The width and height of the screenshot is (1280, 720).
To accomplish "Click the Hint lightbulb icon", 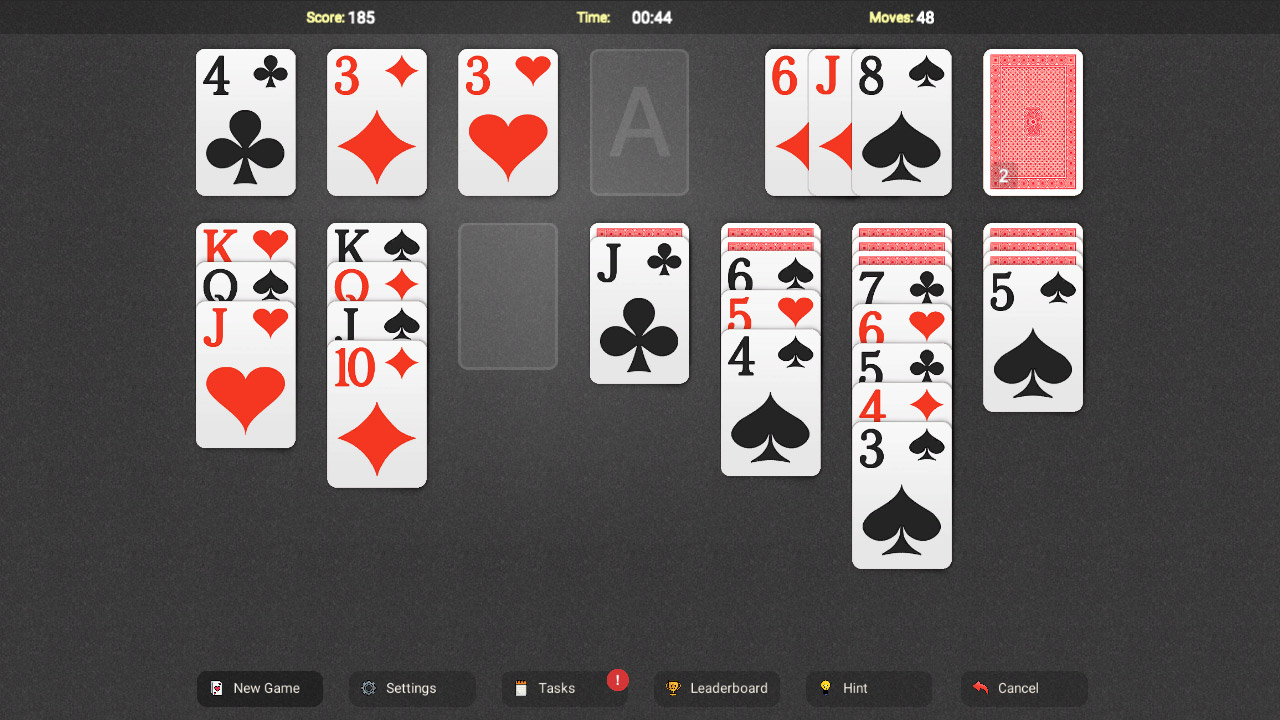I will click(x=823, y=688).
